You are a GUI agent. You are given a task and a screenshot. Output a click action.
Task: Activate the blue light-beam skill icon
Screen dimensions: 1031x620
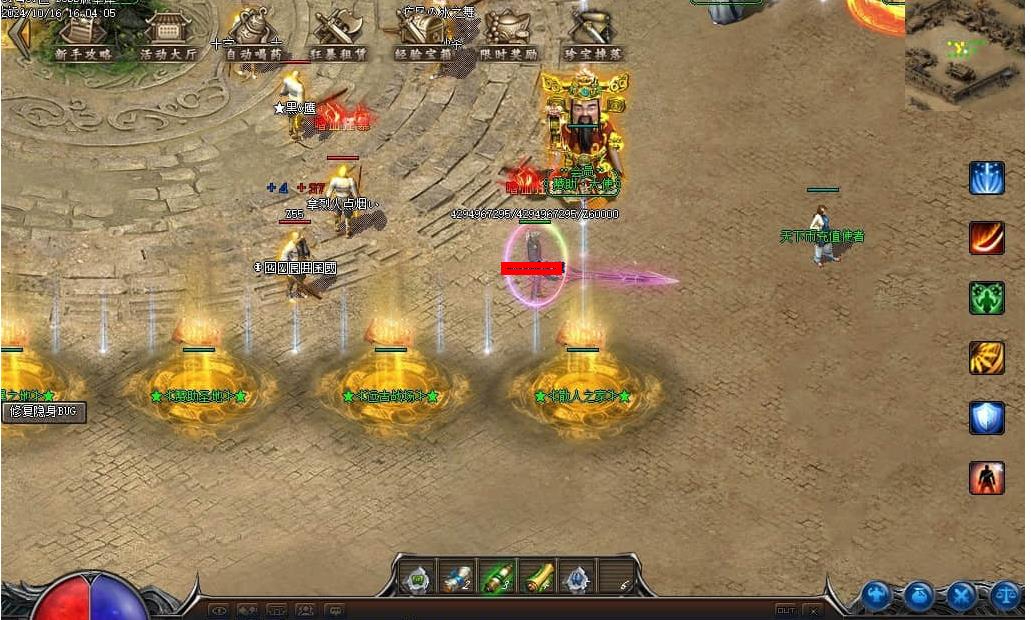[986, 178]
